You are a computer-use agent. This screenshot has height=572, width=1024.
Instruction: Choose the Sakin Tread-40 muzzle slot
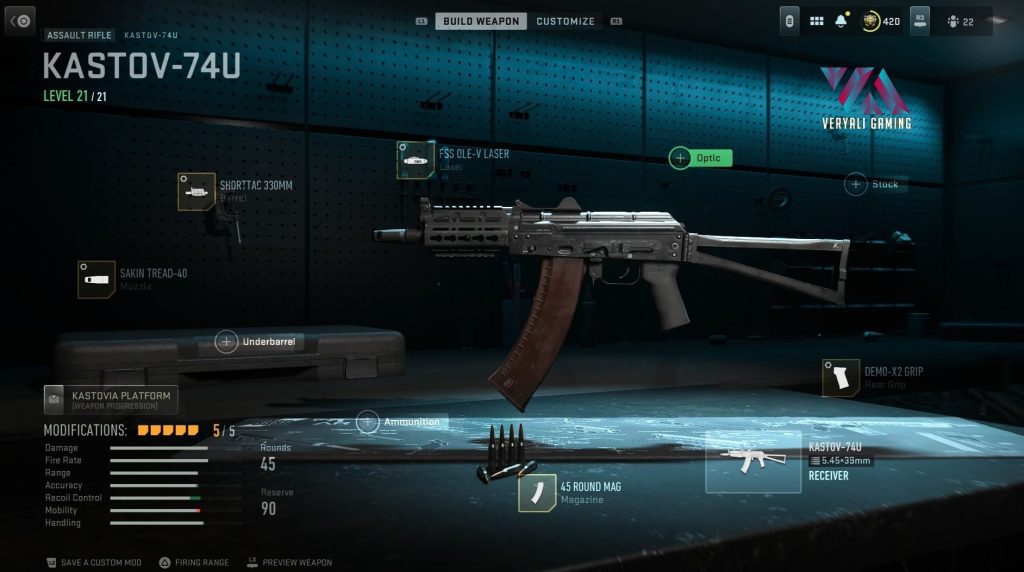96,280
